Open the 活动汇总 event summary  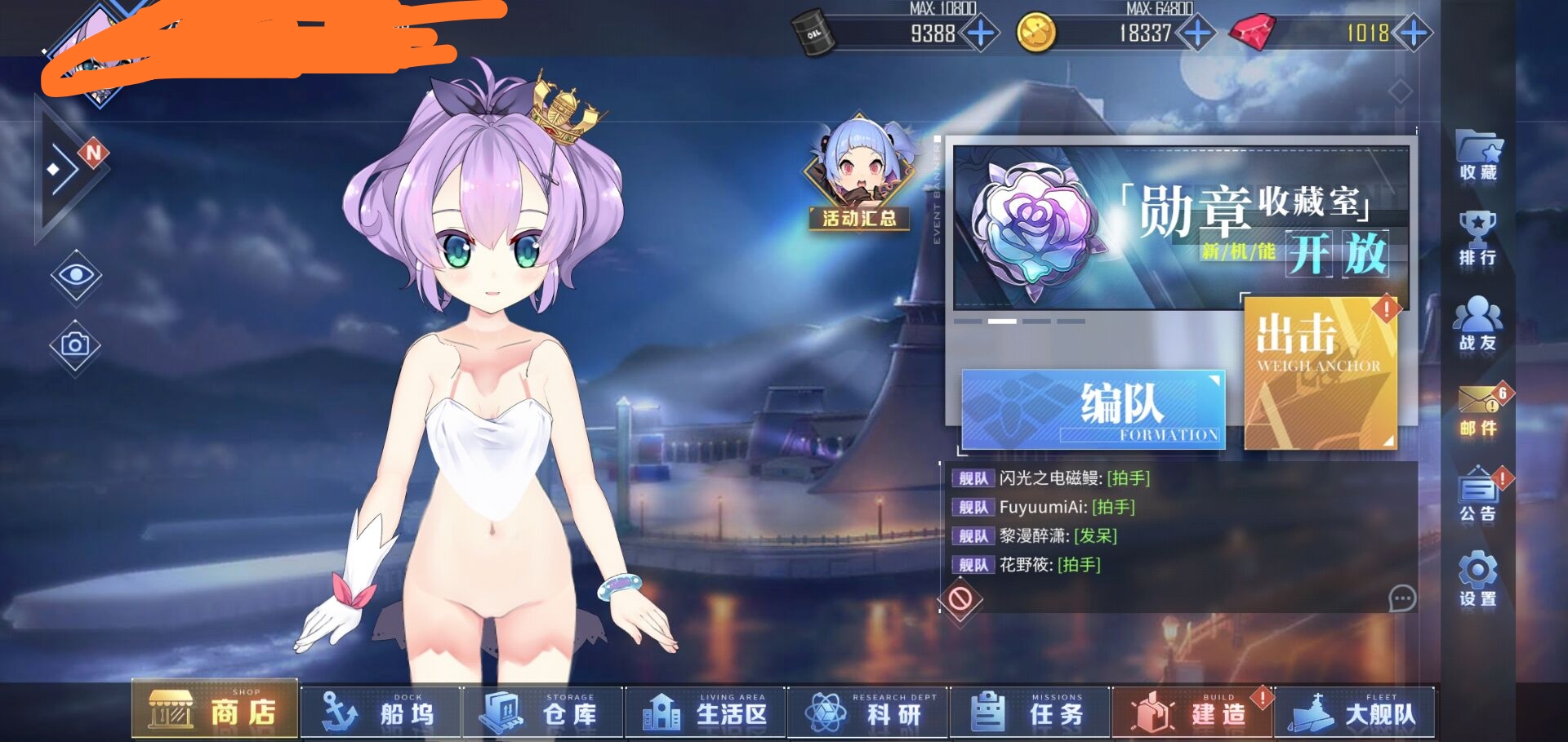click(x=858, y=174)
